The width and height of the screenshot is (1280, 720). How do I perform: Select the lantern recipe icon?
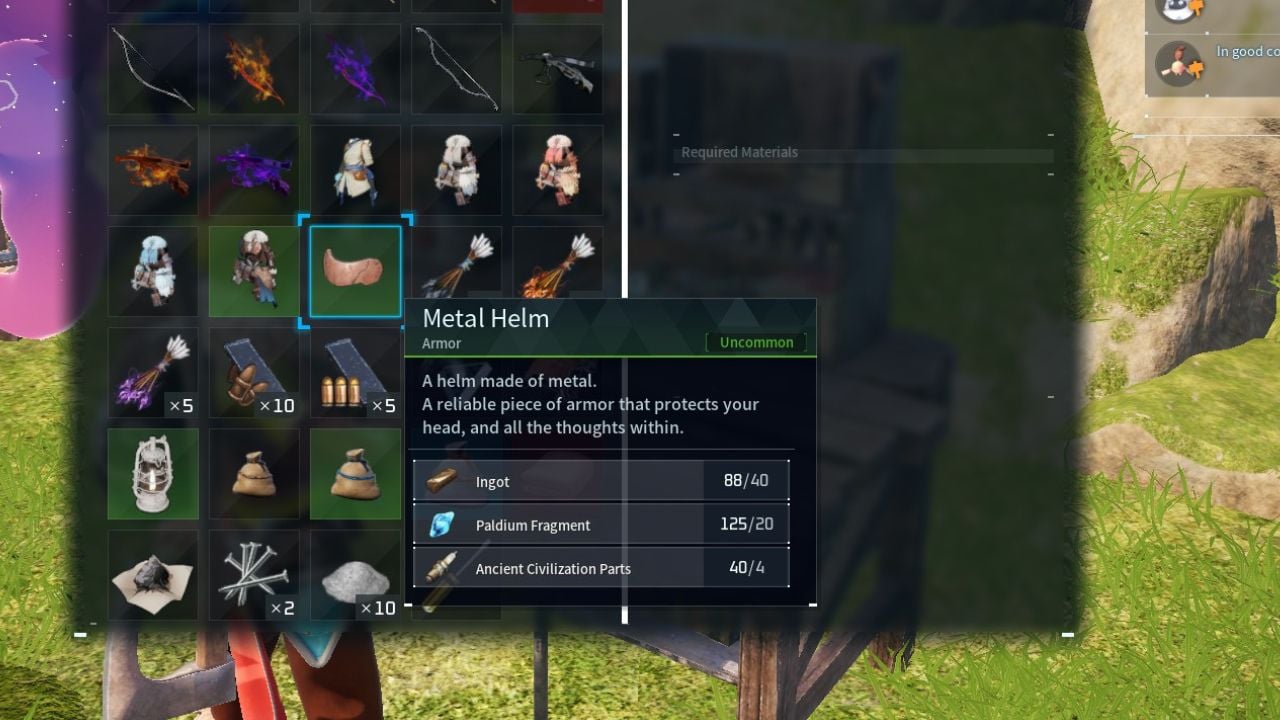click(x=152, y=472)
